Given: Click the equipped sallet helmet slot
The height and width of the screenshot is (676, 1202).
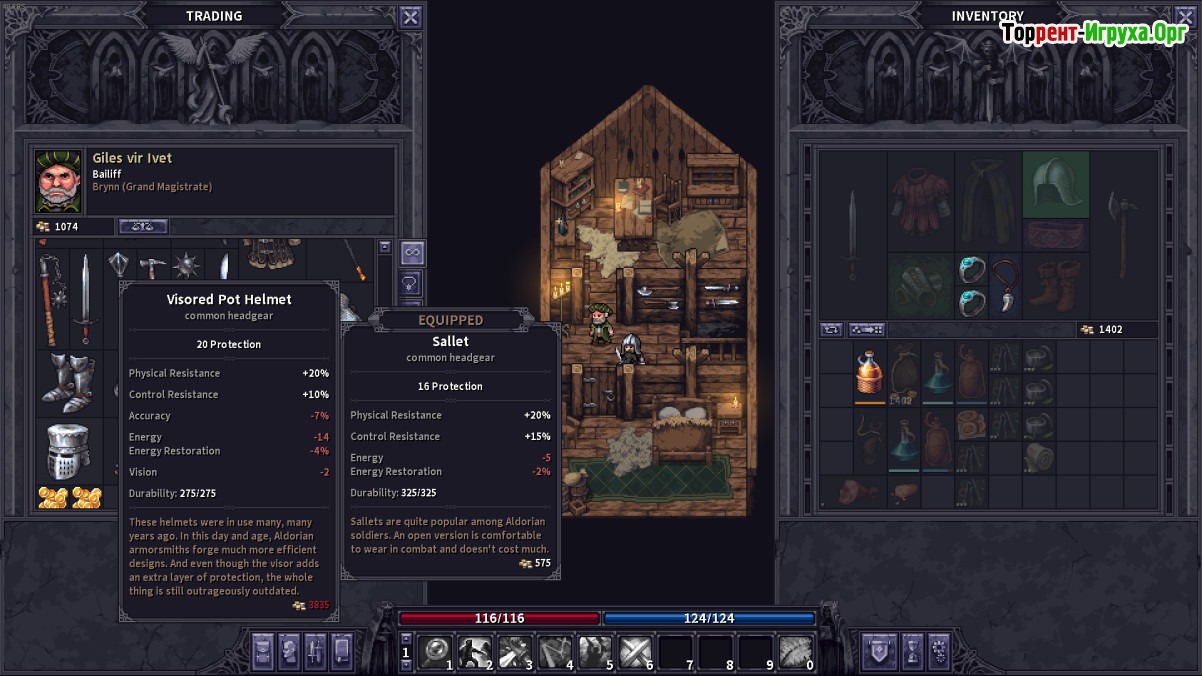Looking at the screenshot, I should [x=1055, y=184].
